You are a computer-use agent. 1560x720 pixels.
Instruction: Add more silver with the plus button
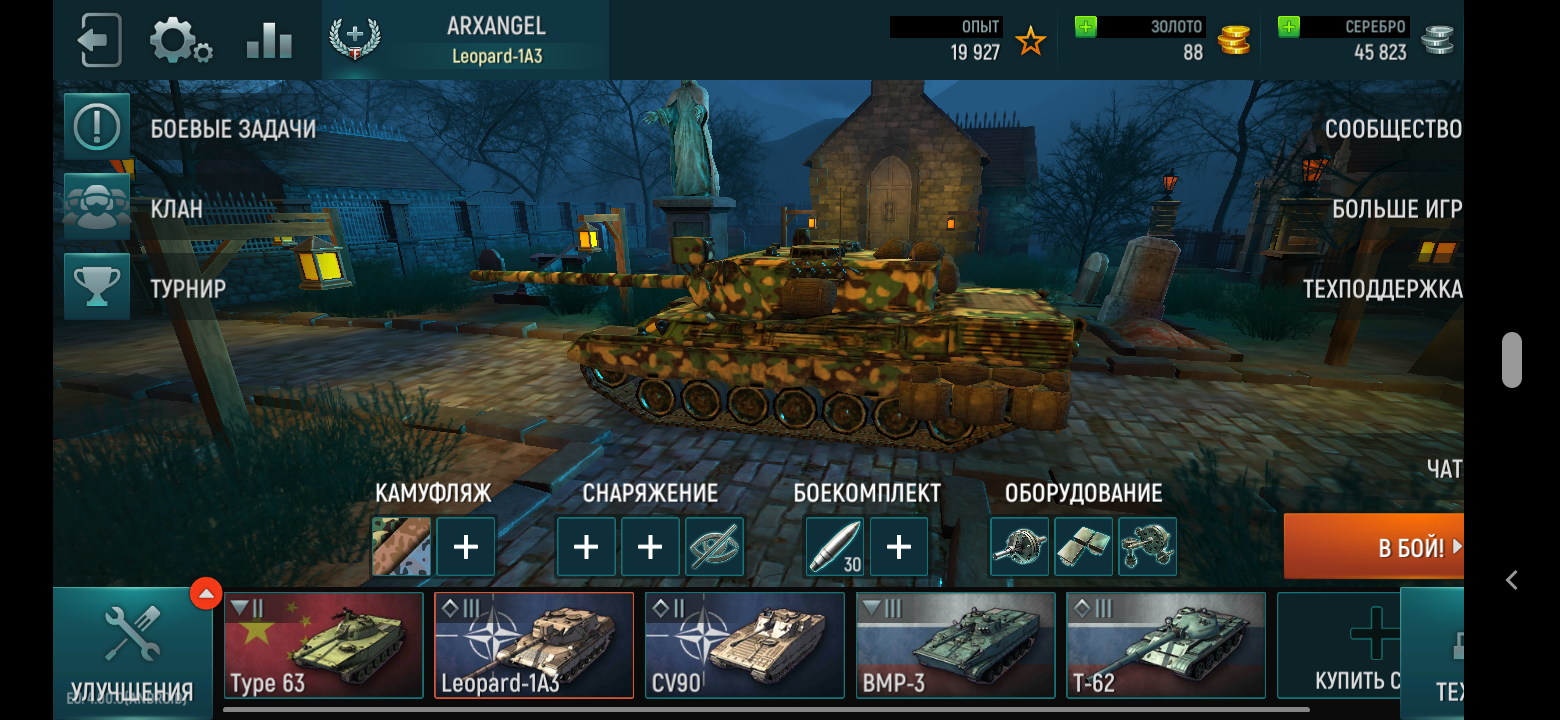(x=1289, y=28)
